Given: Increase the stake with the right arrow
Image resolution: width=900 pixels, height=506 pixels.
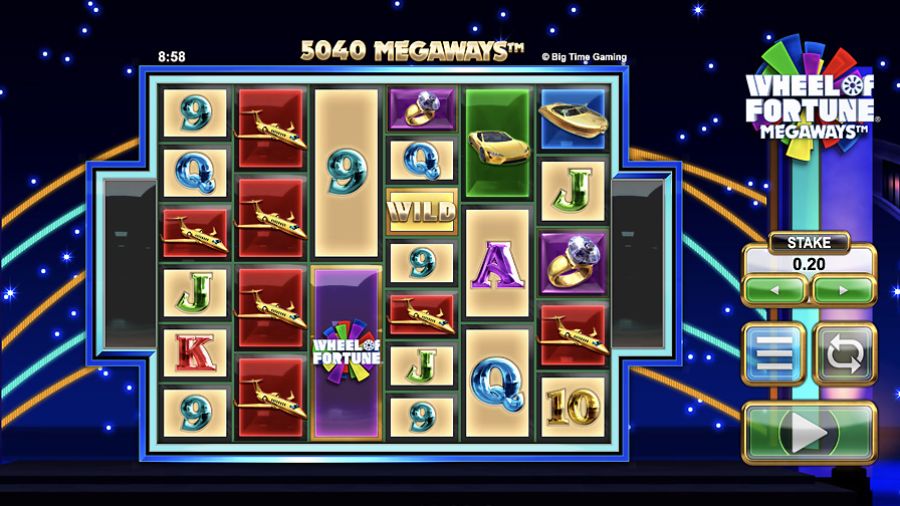Looking at the screenshot, I should 843,291.
